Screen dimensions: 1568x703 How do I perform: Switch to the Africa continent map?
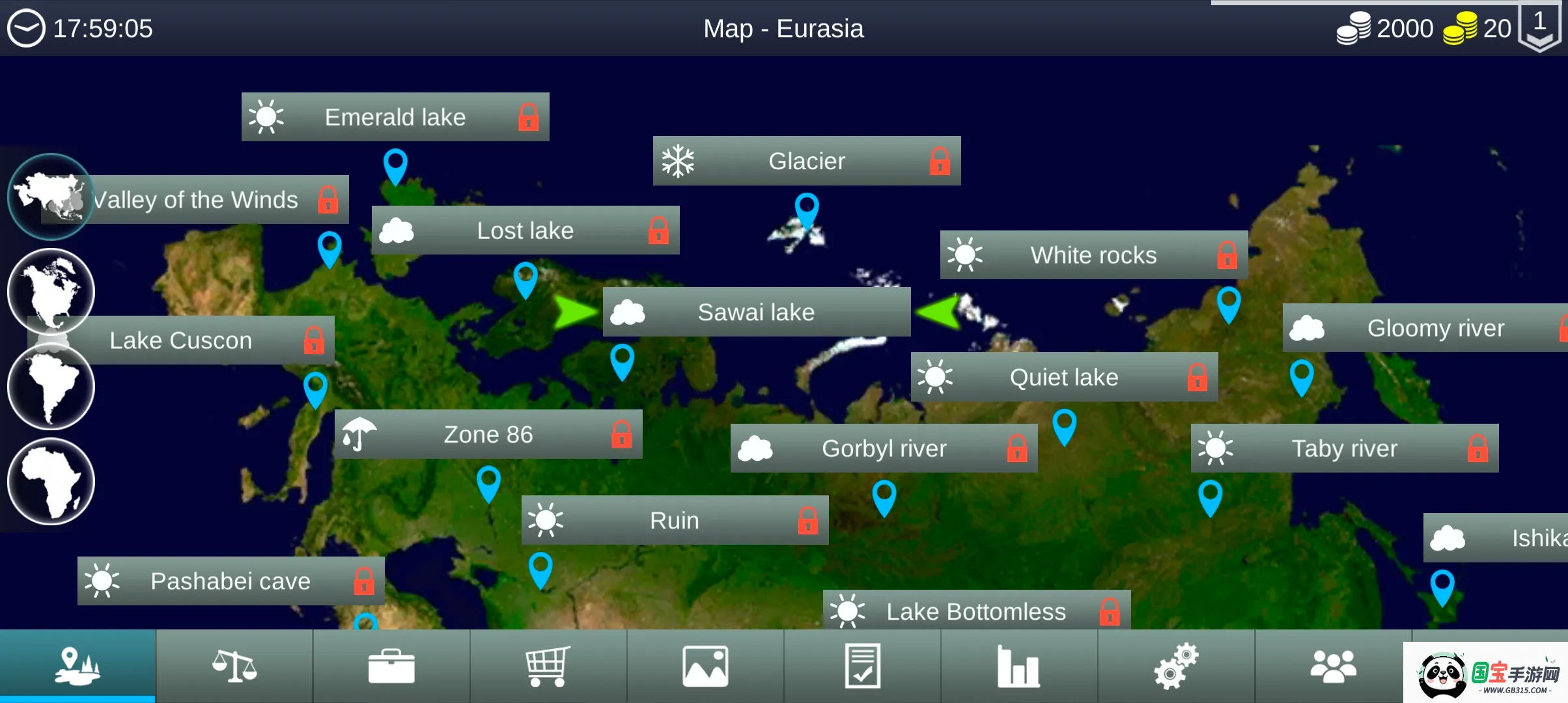51,482
